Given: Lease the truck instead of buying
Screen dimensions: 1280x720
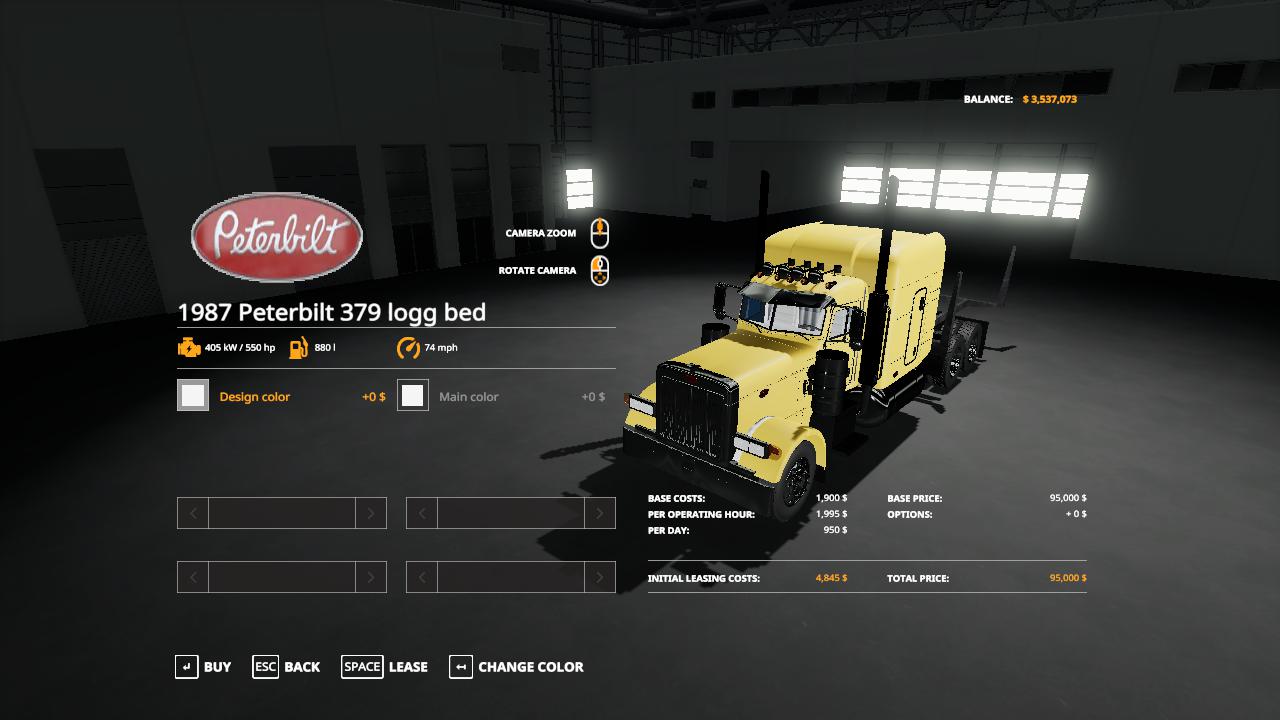Looking at the screenshot, I should (x=385, y=667).
